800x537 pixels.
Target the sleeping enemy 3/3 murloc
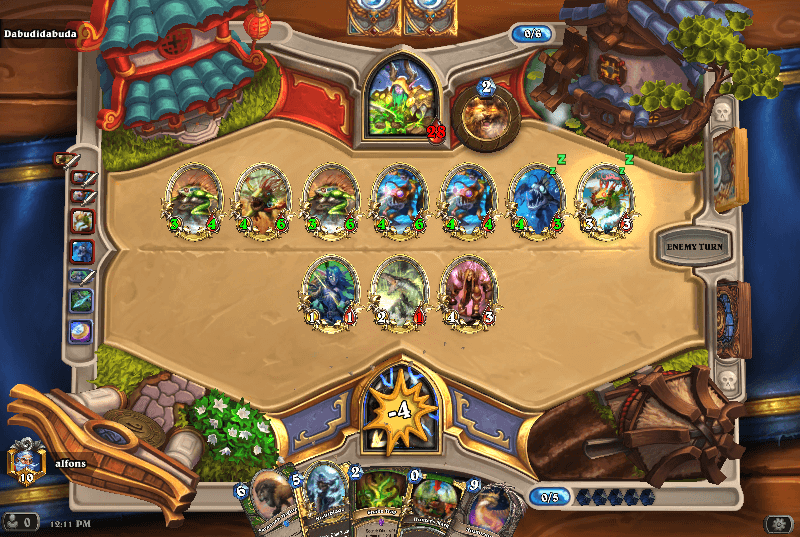(605, 200)
